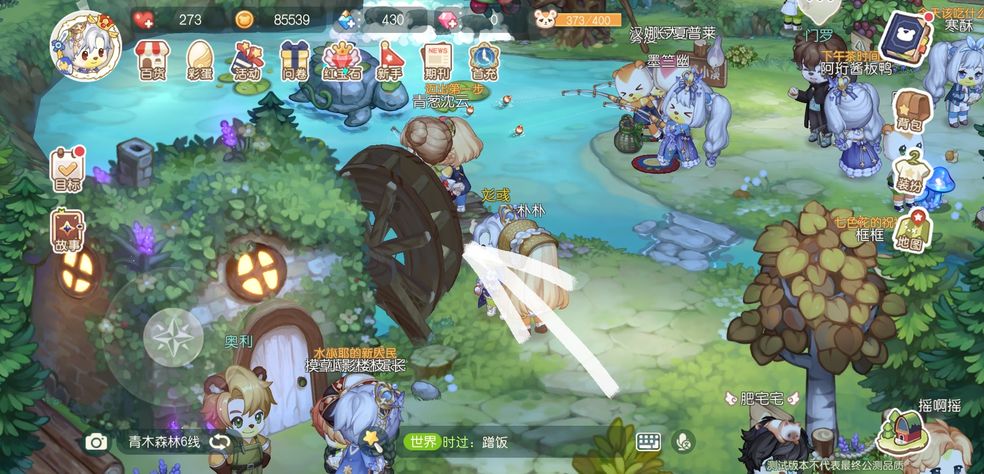Open the 首充 first top-up offer
This screenshot has width=984, height=474.
(x=484, y=60)
